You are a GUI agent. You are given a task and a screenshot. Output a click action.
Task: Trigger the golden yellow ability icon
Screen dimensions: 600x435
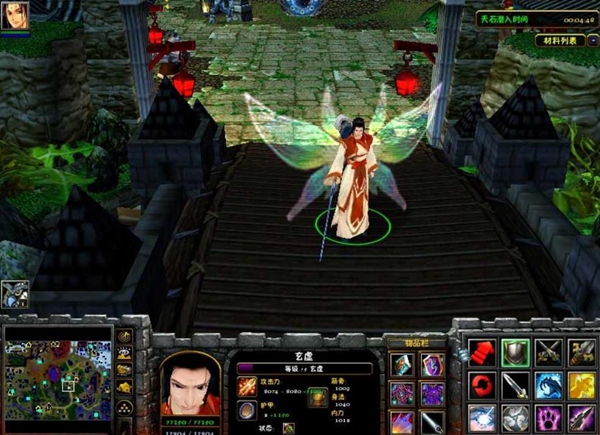tap(582, 385)
